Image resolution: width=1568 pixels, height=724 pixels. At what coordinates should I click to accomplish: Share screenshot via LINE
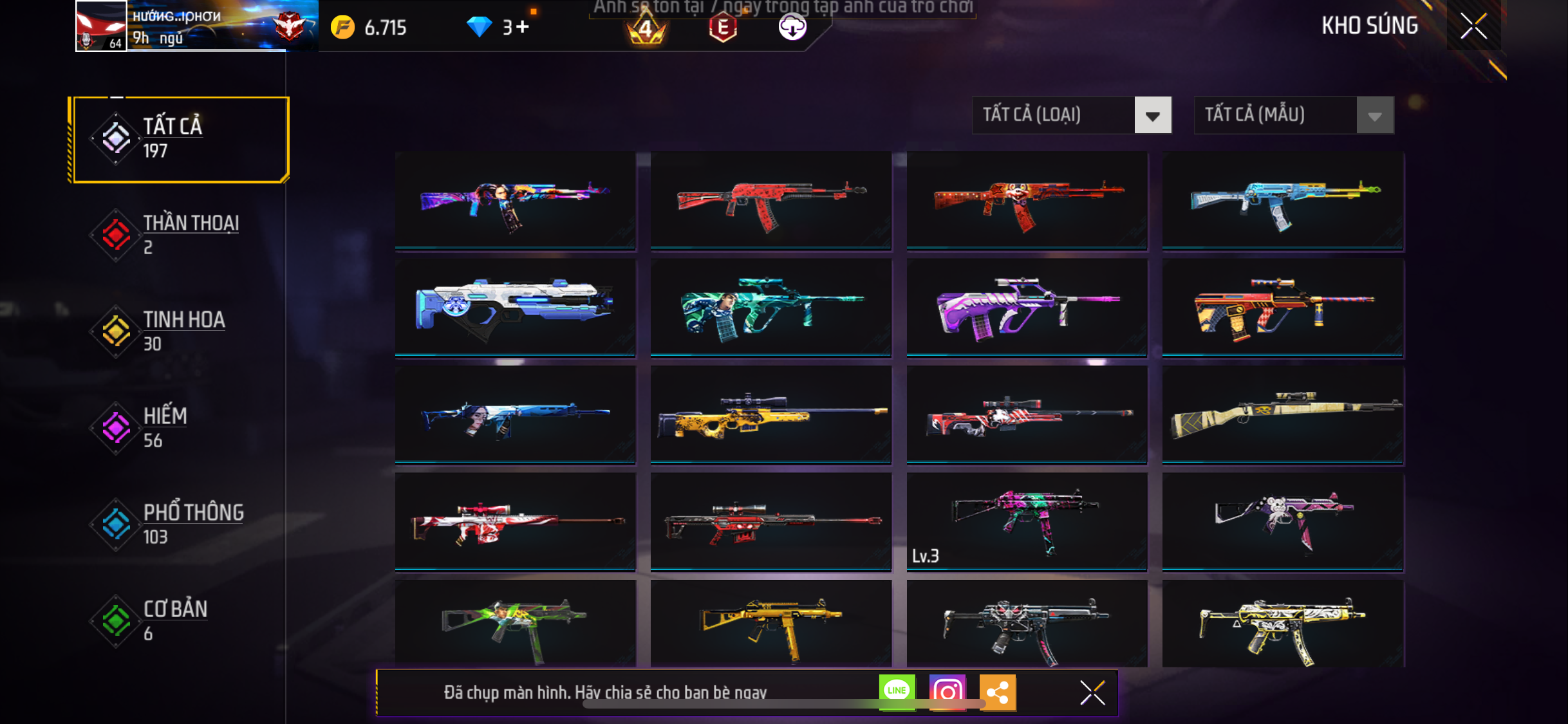(x=897, y=692)
